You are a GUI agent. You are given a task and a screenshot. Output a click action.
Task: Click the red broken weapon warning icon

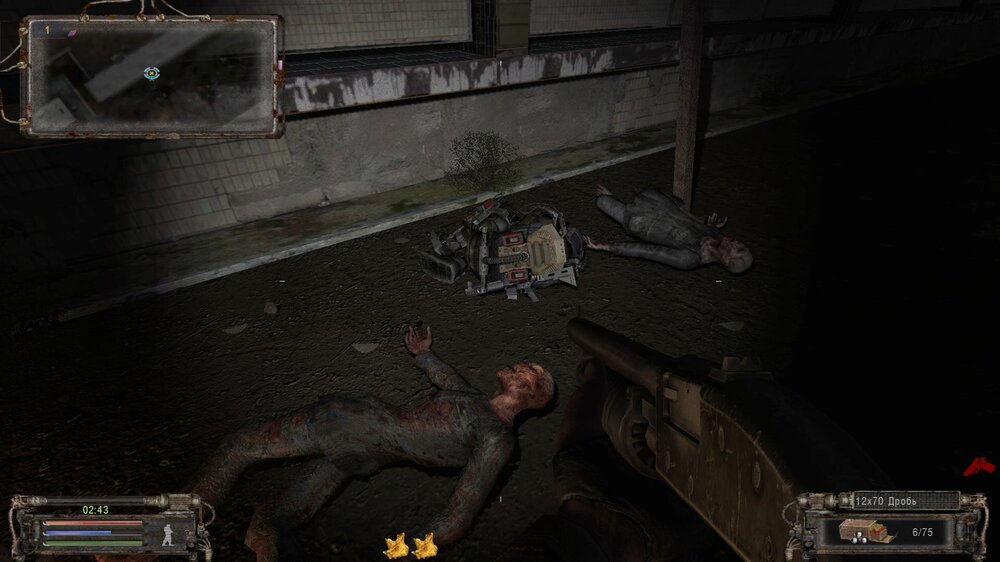click(978, 466)
